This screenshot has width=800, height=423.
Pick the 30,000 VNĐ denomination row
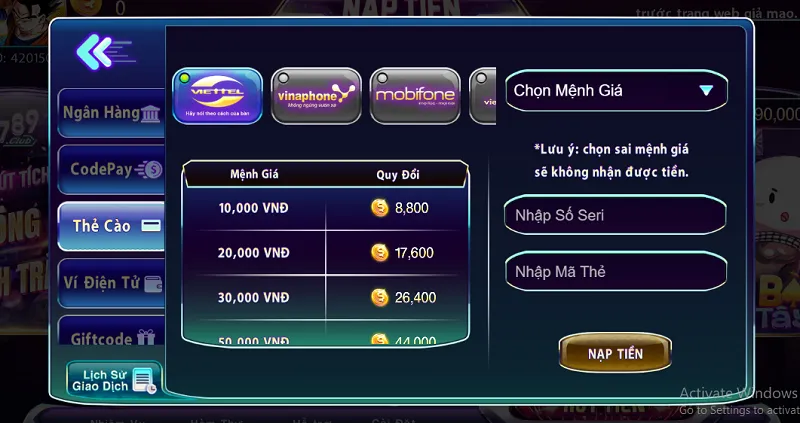point(325,297)
